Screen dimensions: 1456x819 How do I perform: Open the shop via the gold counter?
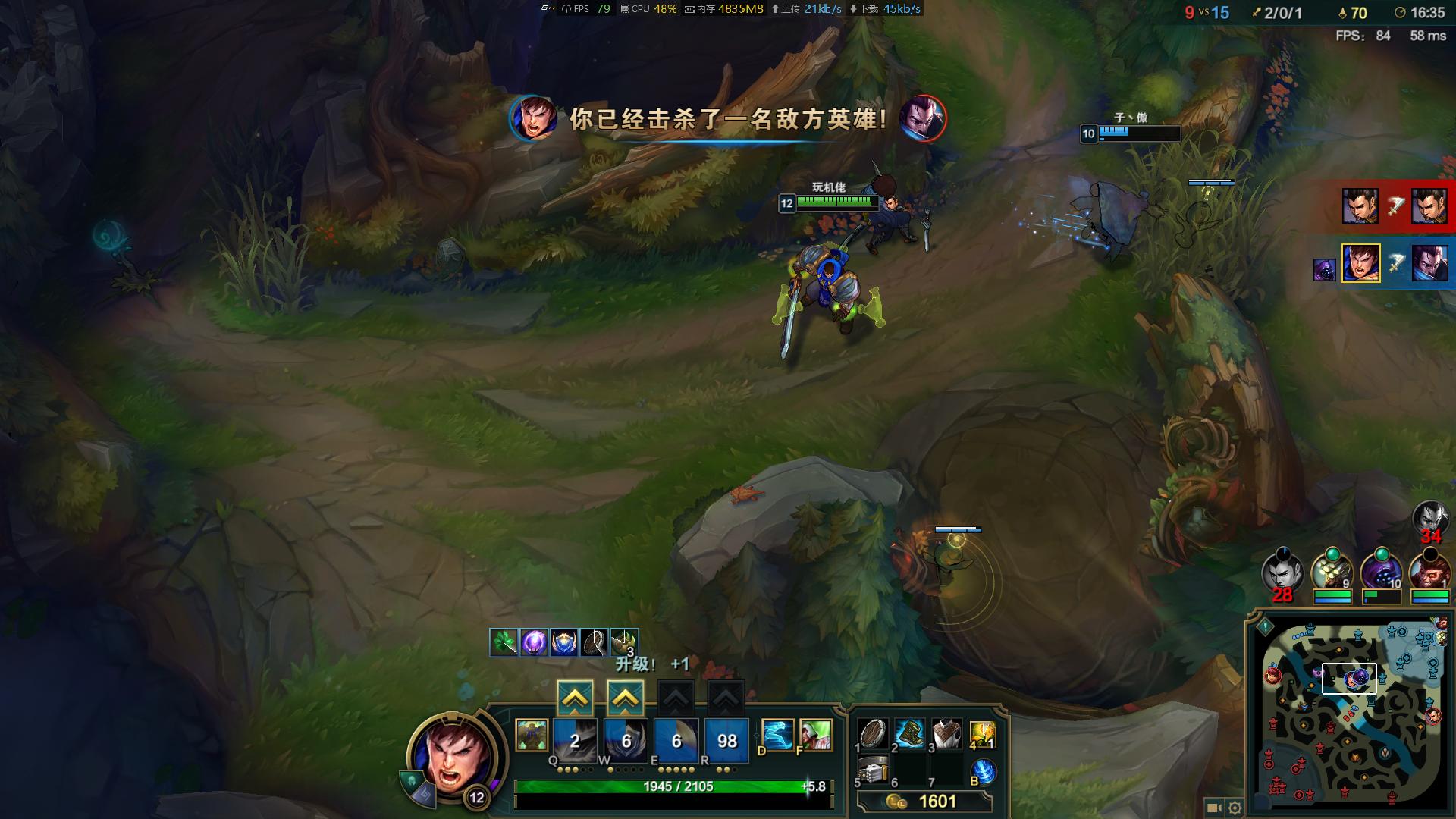tap(925, 802)
